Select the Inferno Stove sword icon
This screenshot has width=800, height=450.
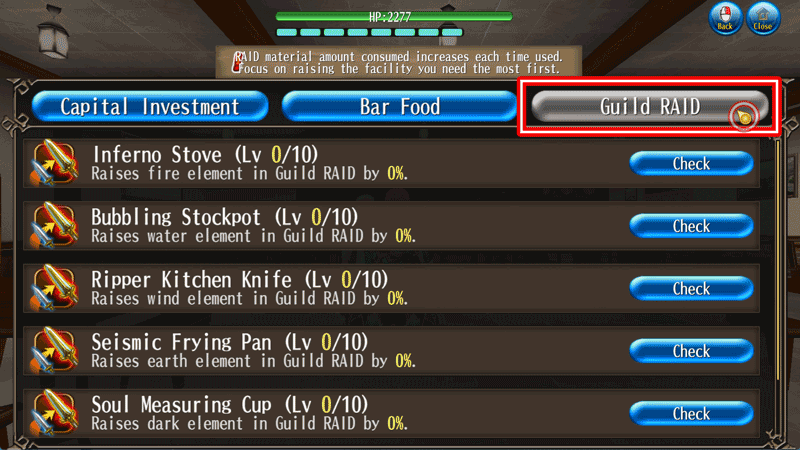[56, 165]
